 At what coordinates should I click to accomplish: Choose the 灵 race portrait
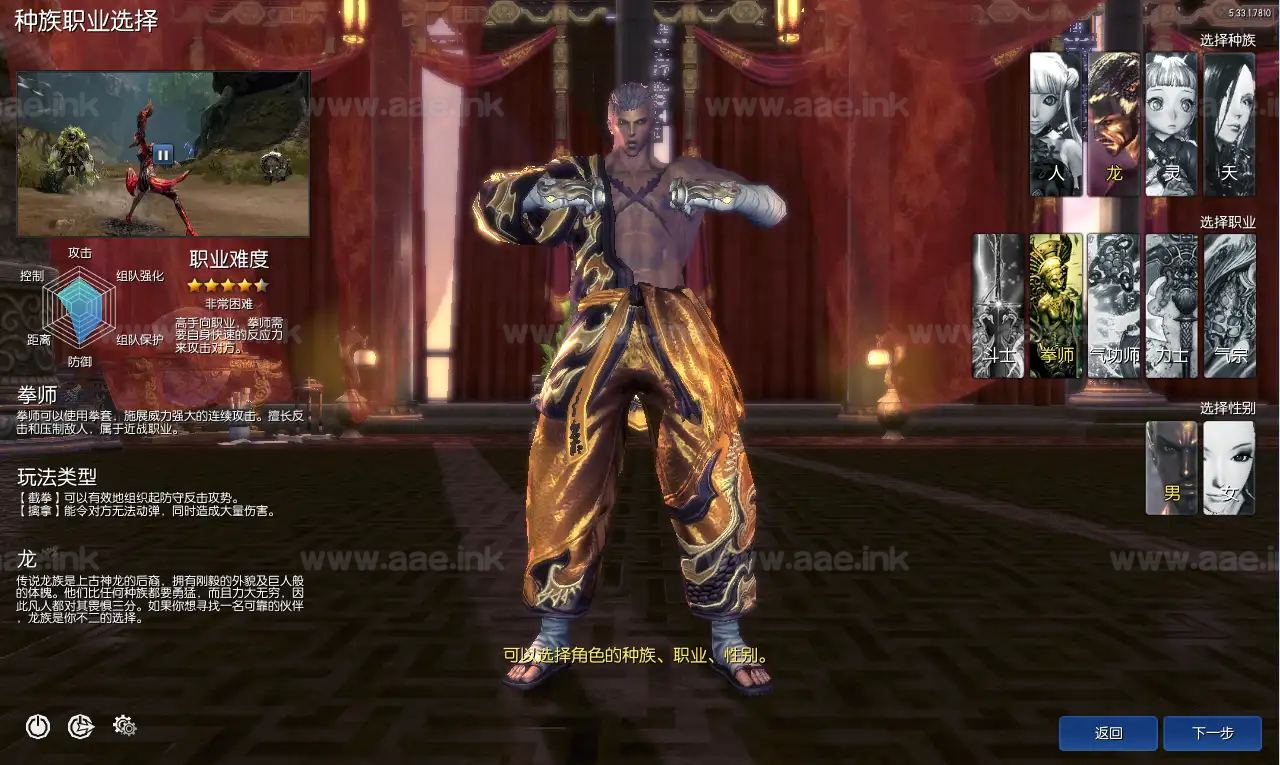click(x=1170, y=120)
